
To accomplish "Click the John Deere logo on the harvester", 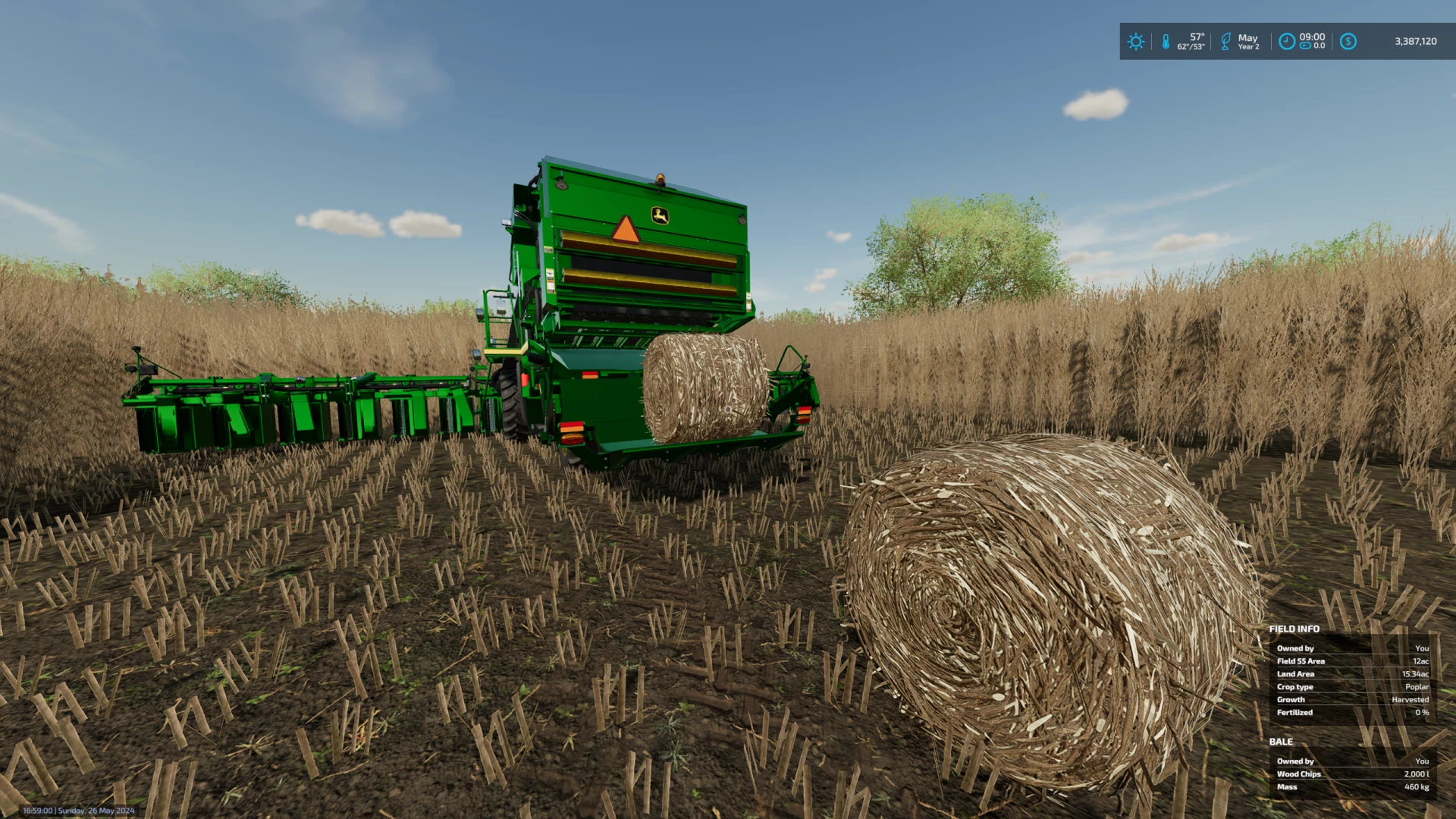I will 658,215.
